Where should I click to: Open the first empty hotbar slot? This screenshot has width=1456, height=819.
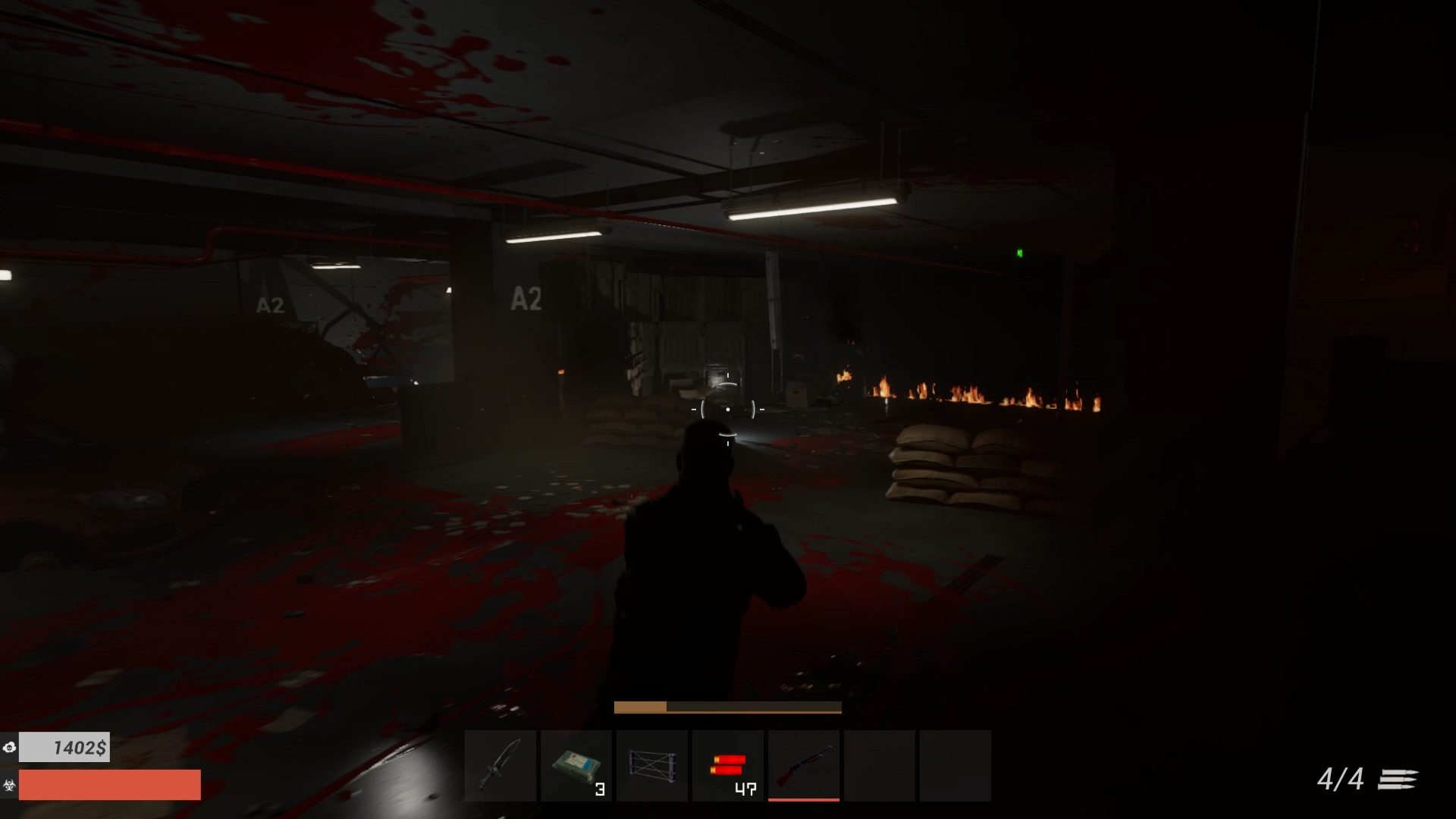point(880,766)
